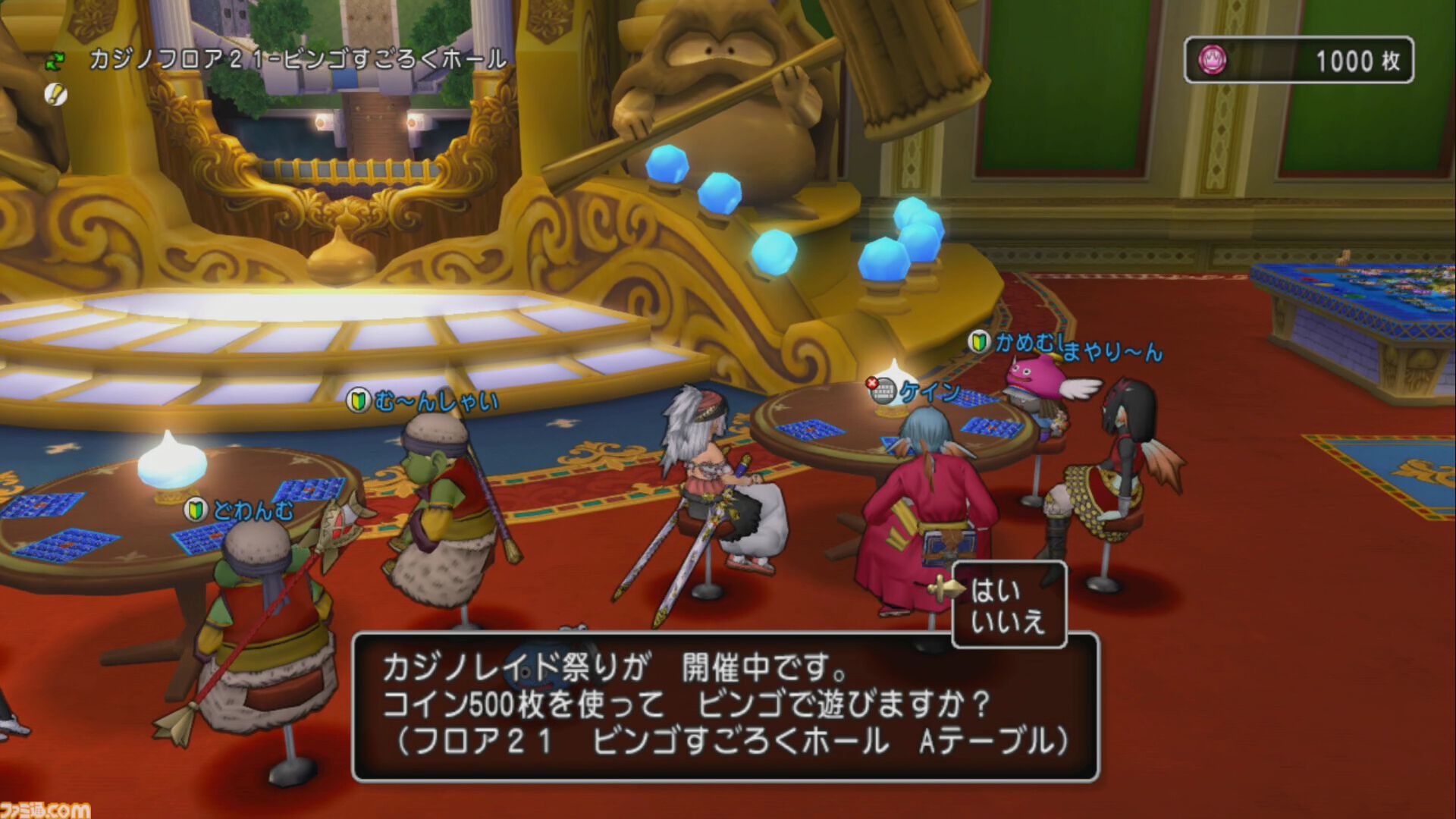This screenshot has width=1456, height=819.
Task: Click the カジノフロア２１ location banner
Action: (296, 61)
